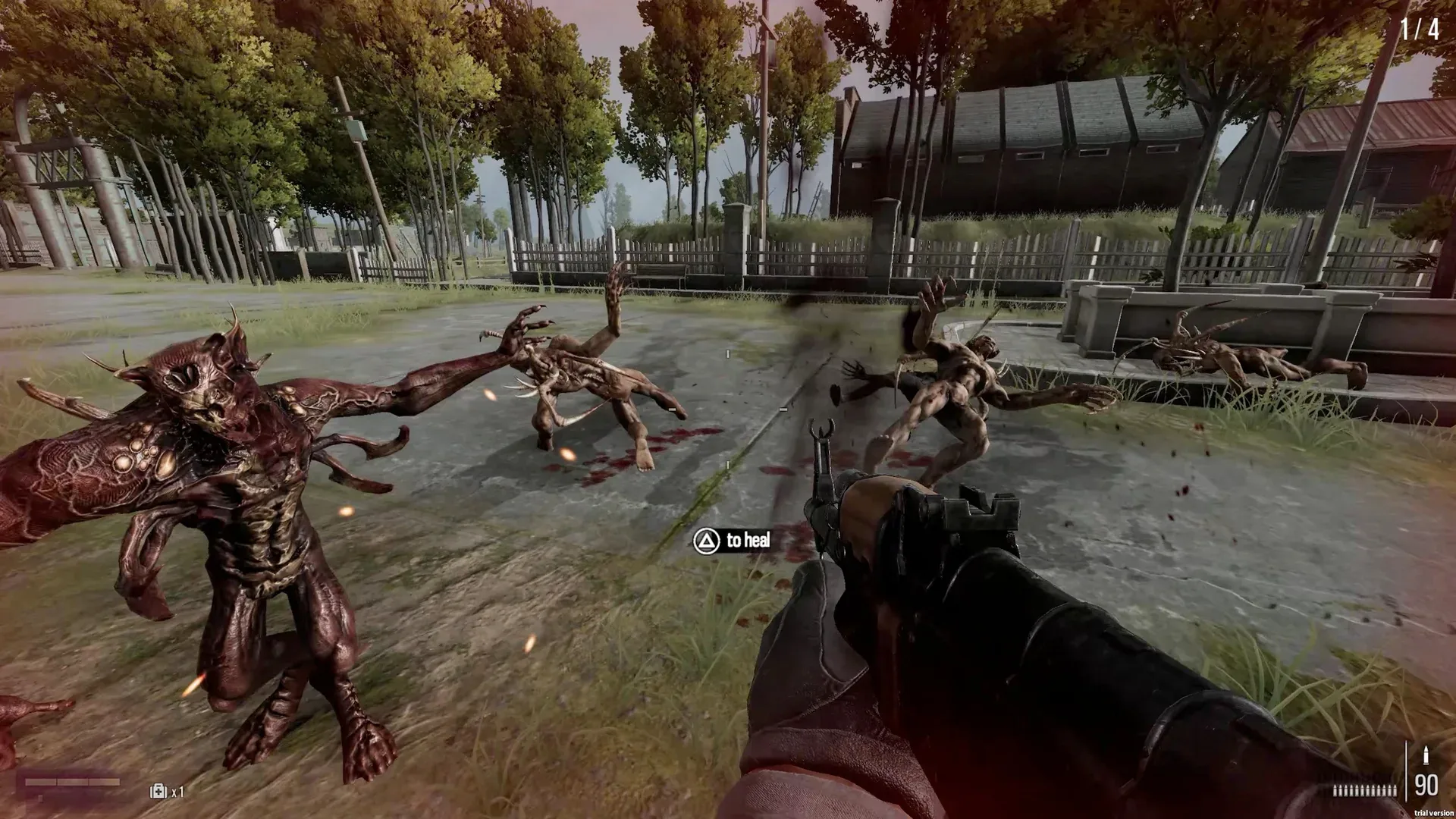Image resolution: width=1456 pixels, height=819 pixels.
Task: Click the health bar strip at bottom left
Action: (72, 781)
